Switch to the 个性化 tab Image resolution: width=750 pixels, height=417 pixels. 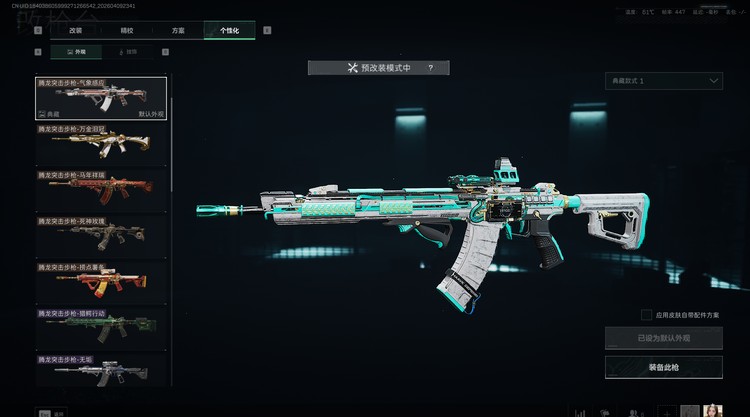(229, 31)
